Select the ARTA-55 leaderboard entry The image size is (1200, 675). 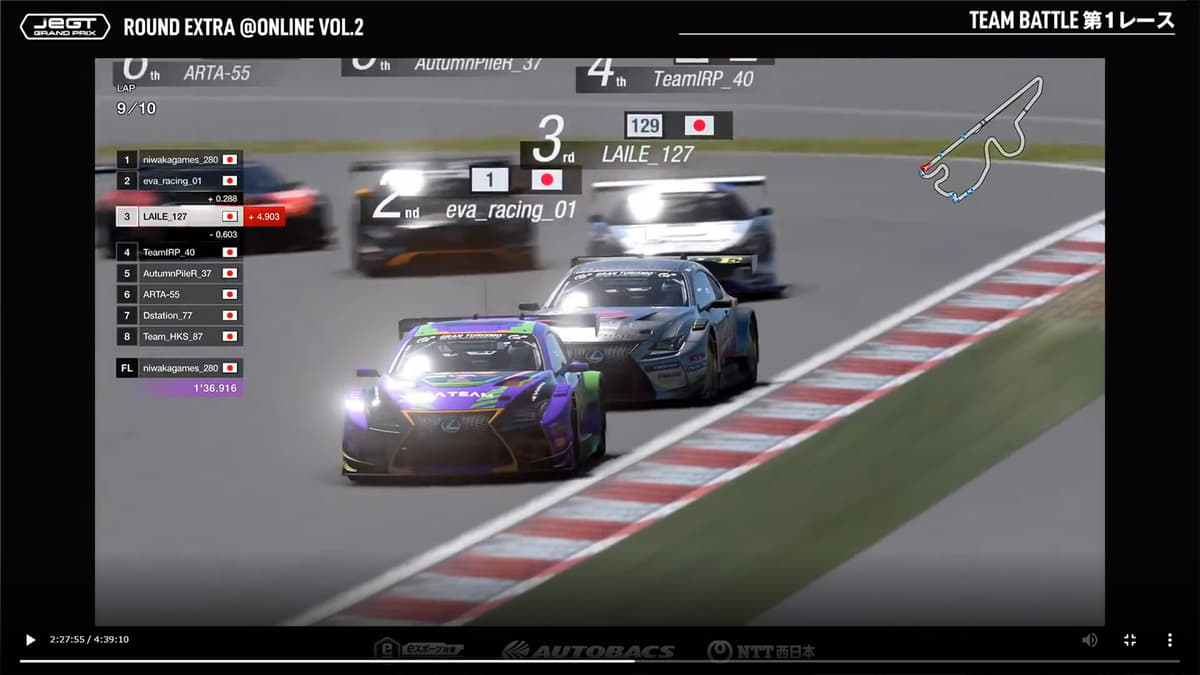click(x=180, y=294)
